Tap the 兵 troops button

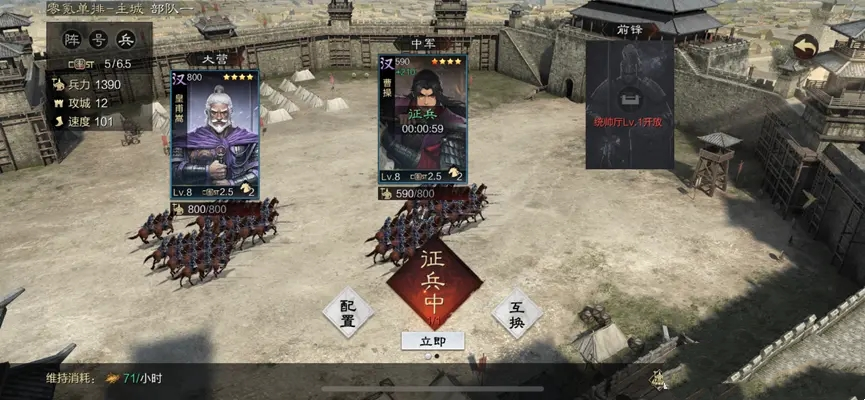coord(125,41)
